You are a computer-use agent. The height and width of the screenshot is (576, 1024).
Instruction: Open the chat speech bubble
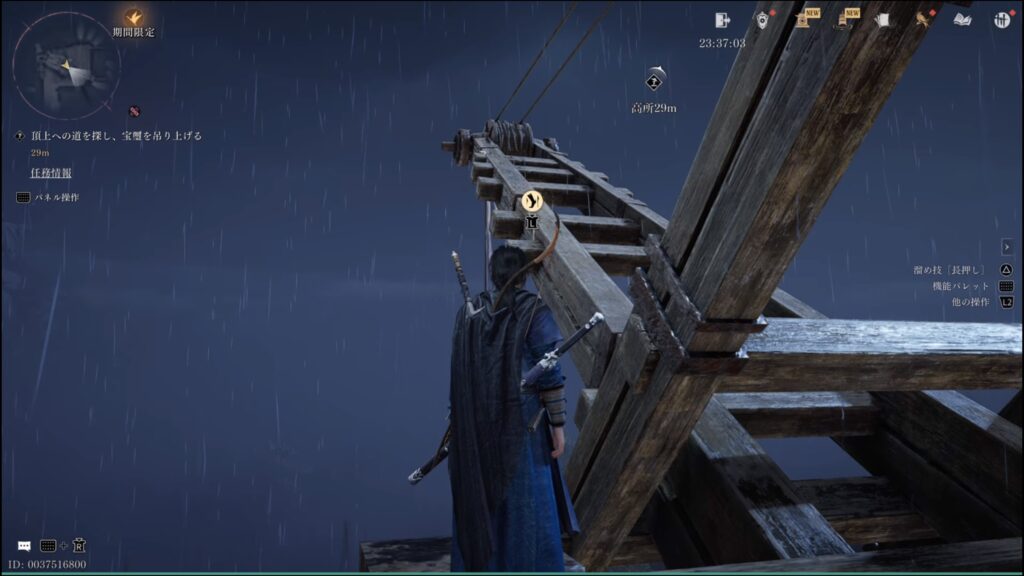pos(24,546)
